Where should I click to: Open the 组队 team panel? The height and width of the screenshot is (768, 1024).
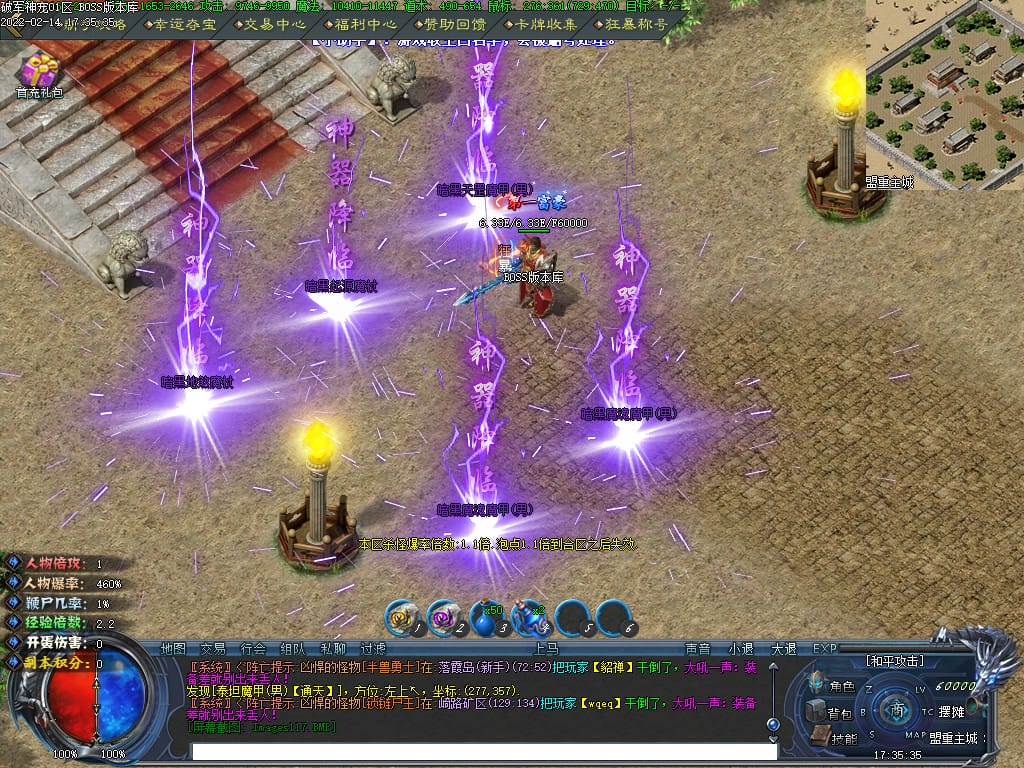coord(293,649)
